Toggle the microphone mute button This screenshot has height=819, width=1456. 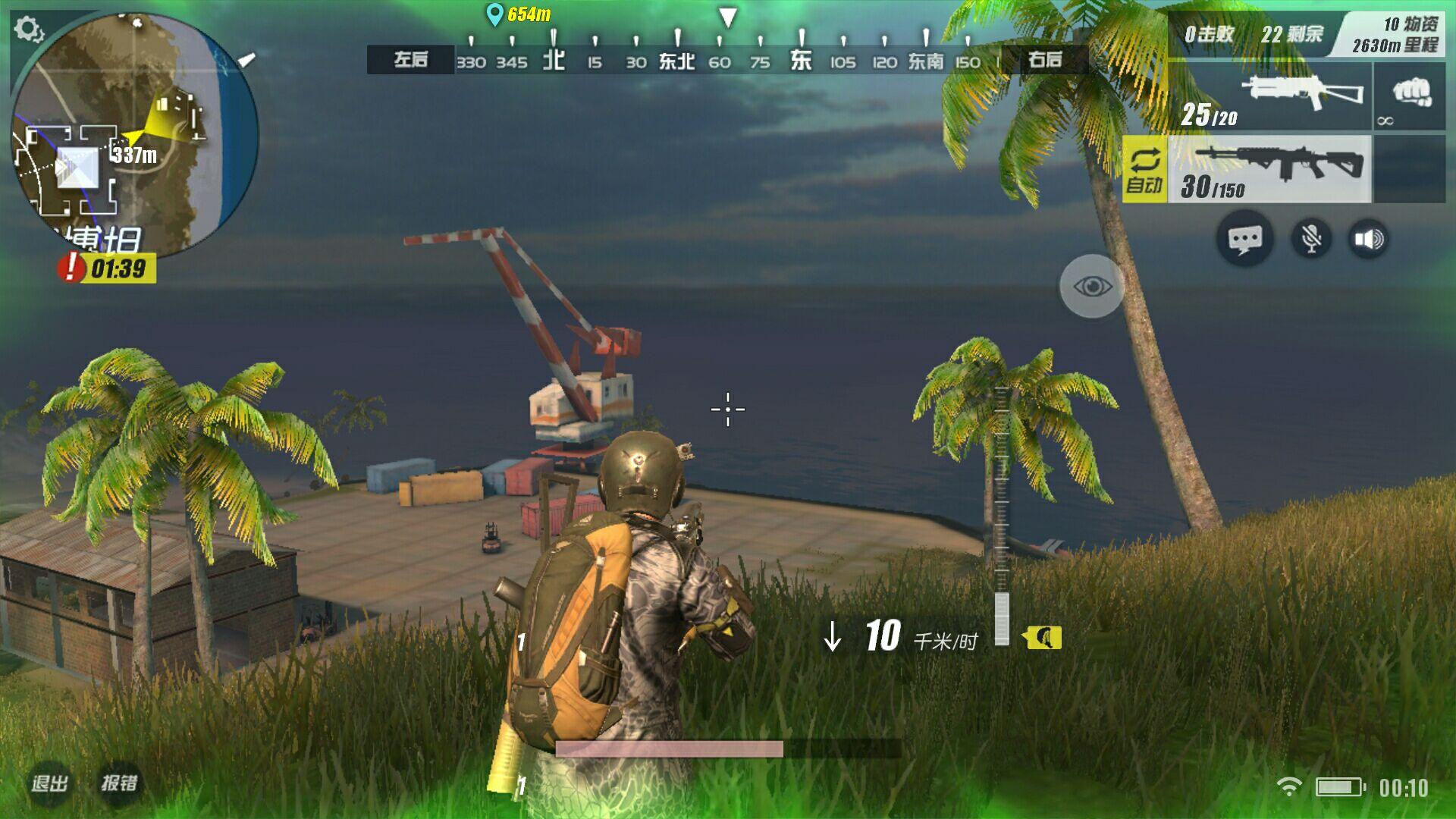(1310, 240)
